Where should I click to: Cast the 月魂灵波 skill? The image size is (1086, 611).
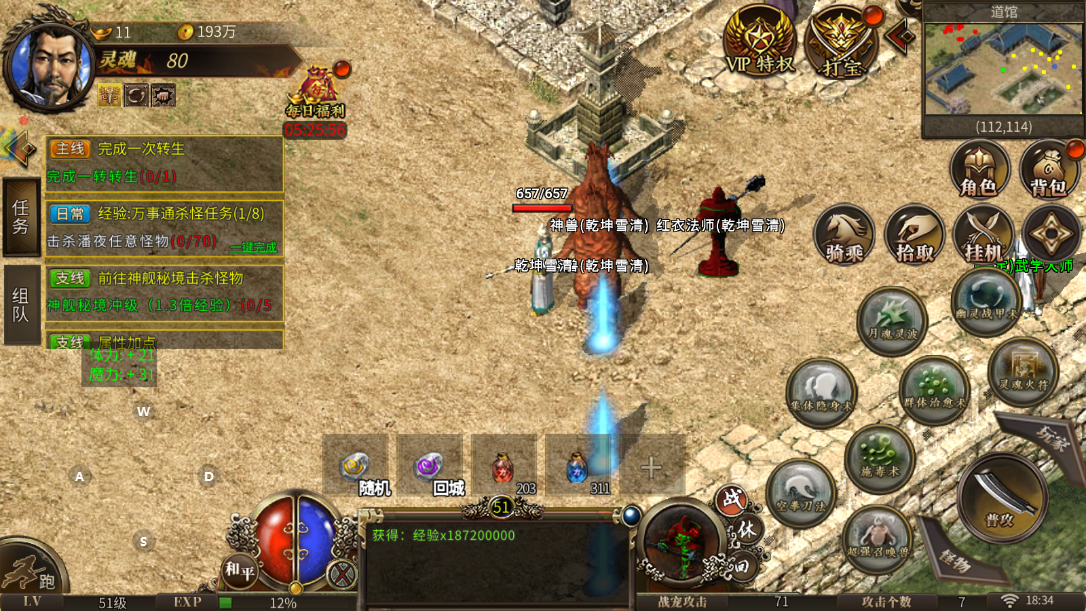click(x=892, y=322)
